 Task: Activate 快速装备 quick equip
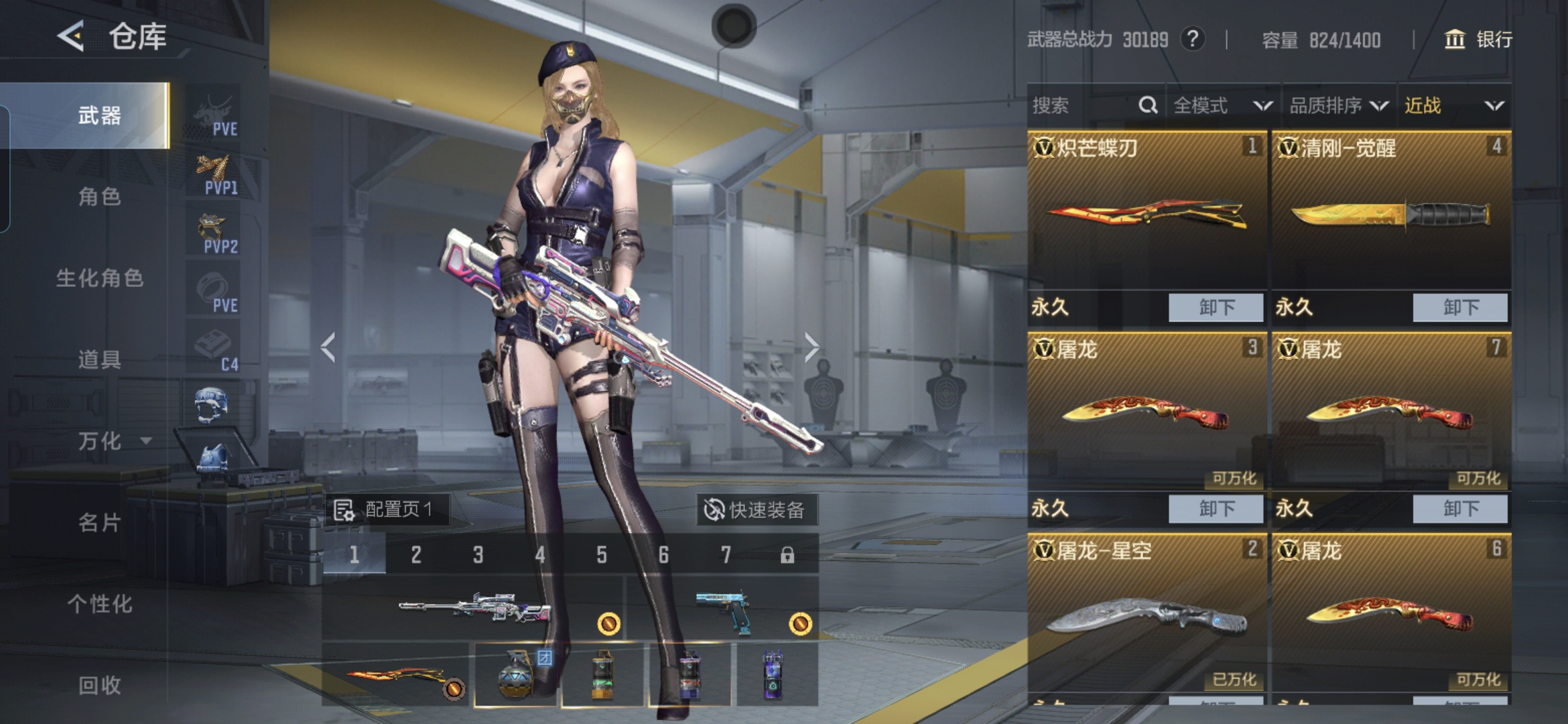click(x=755, y=510)
